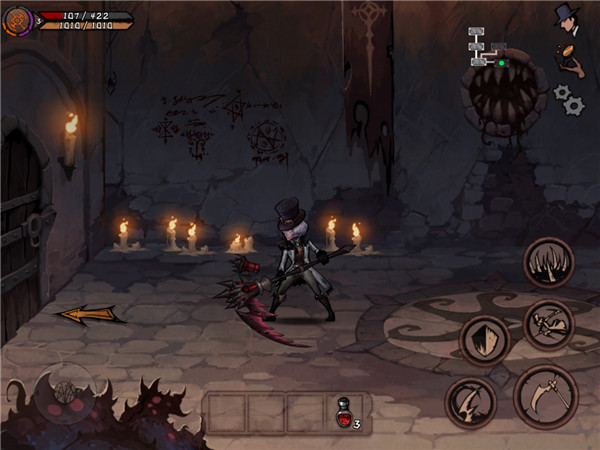Viewport: 600px width, 450px height.
Task: Select the round character emblem beside health bar
Action: (17, 19)
